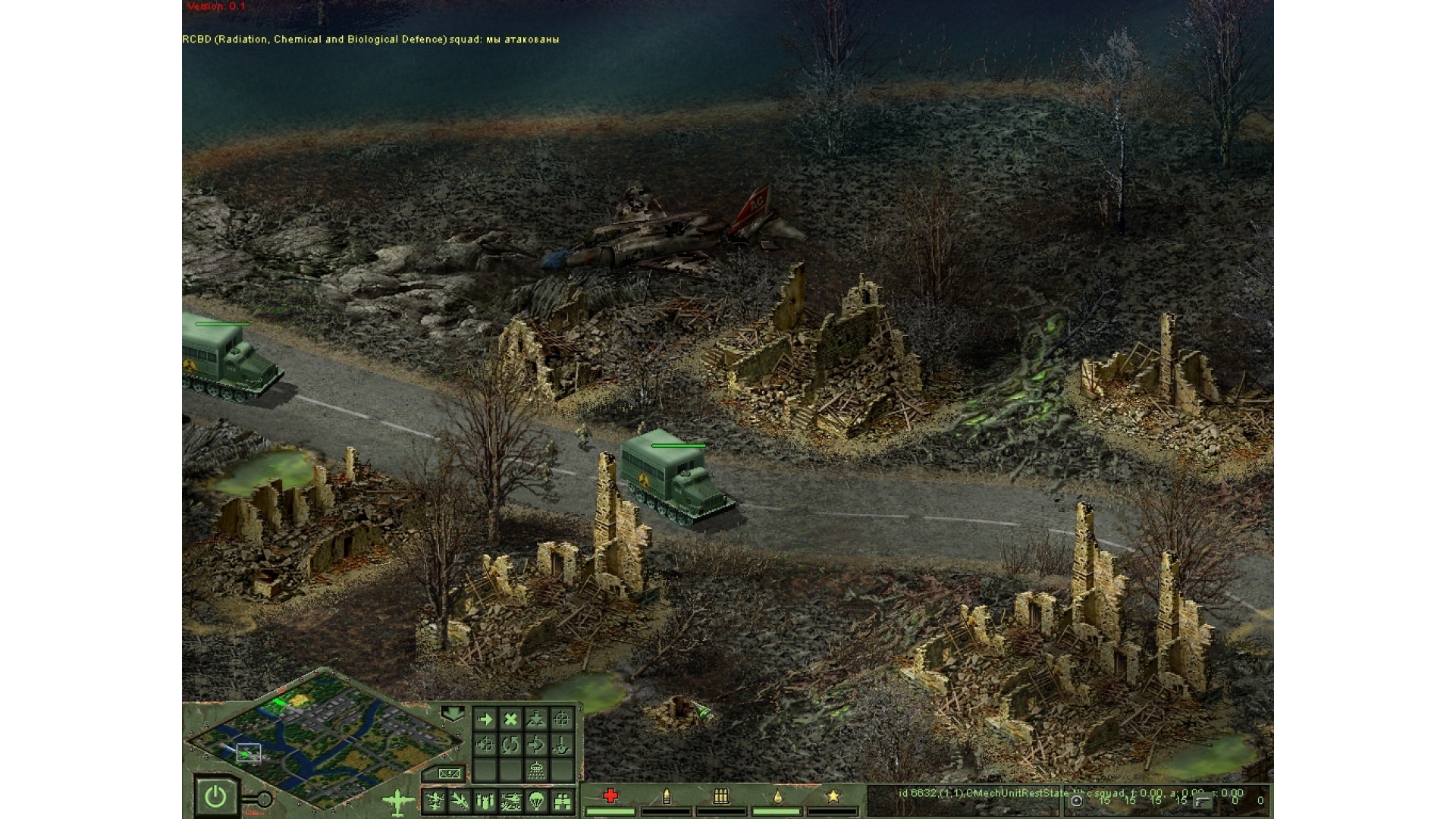This screenshot has height=819, width=1456.
Task: Use the decontamination shower command
Action: pyautogui.click(x=536, y=770)
